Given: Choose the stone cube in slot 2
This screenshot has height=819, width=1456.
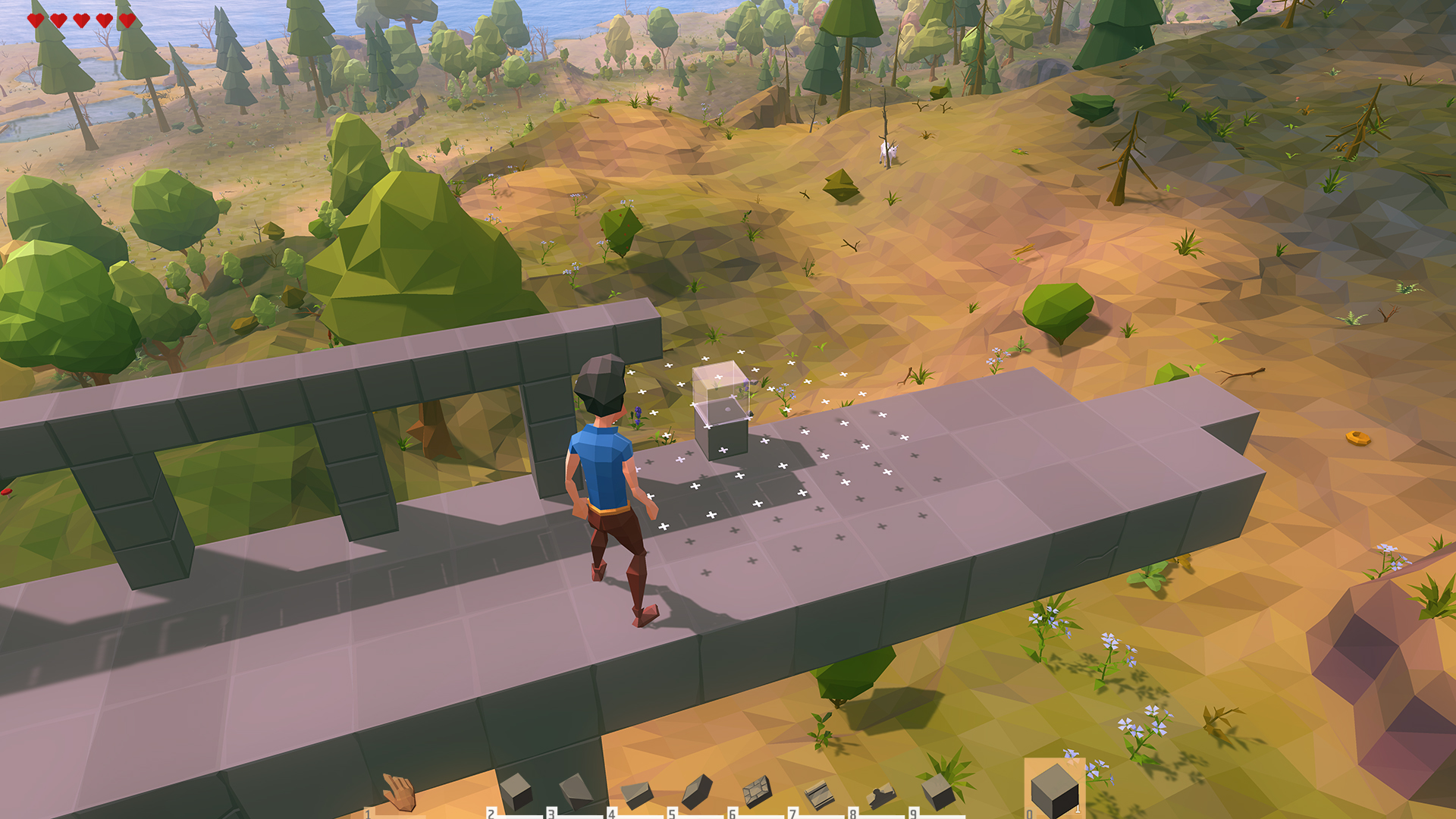Looking at the screenshot, I should click(x=516, y=792).
